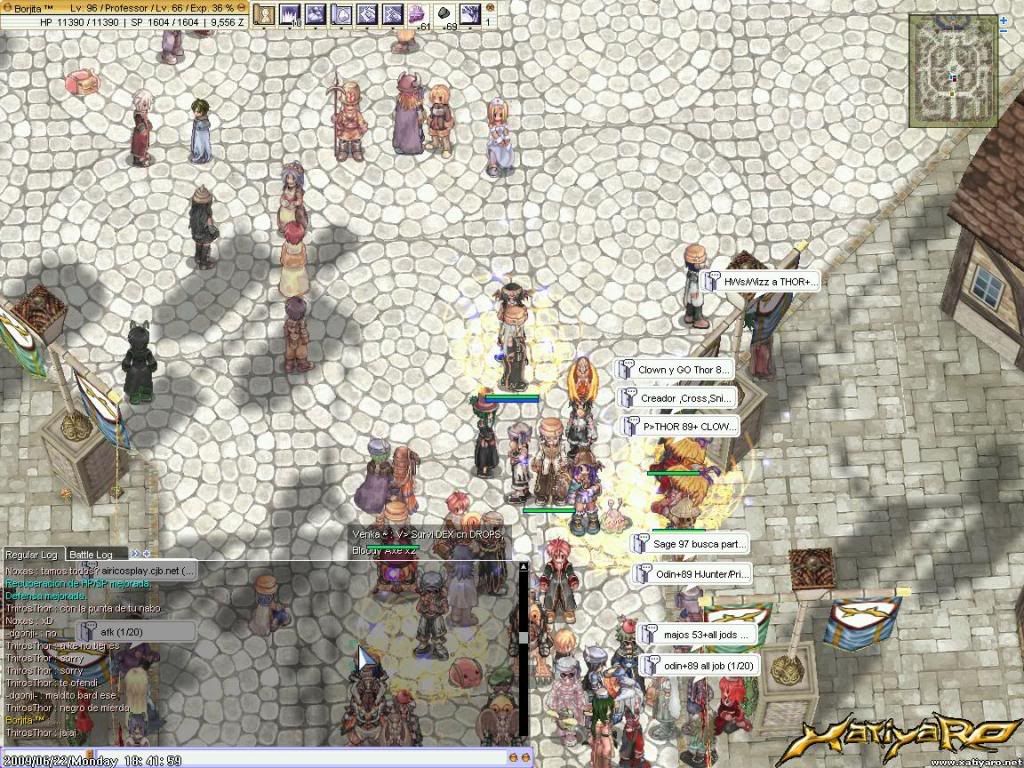Enter the "Clown y GO Thor 8..." chat room

coord(675,369)
